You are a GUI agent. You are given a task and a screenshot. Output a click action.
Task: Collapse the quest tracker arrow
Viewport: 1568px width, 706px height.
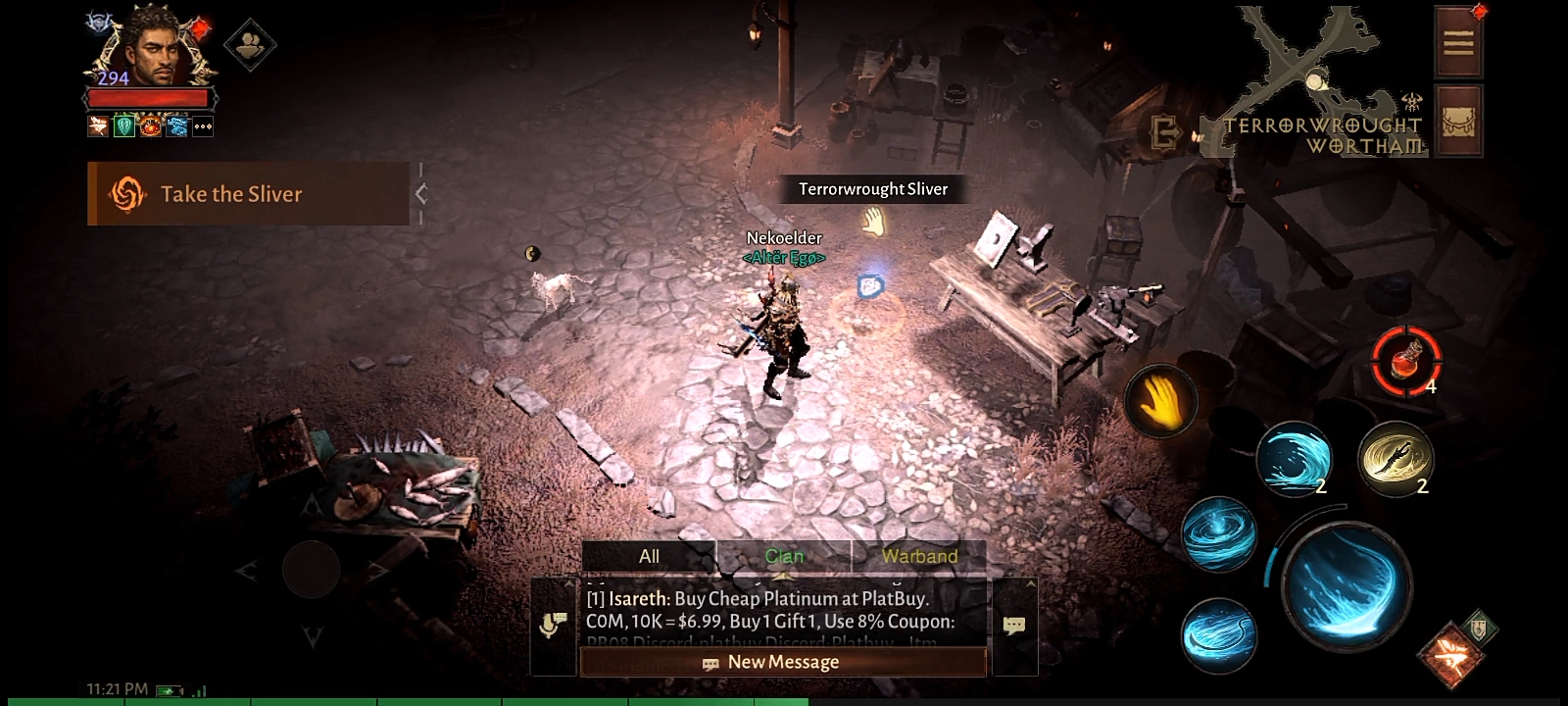[421, 194]
